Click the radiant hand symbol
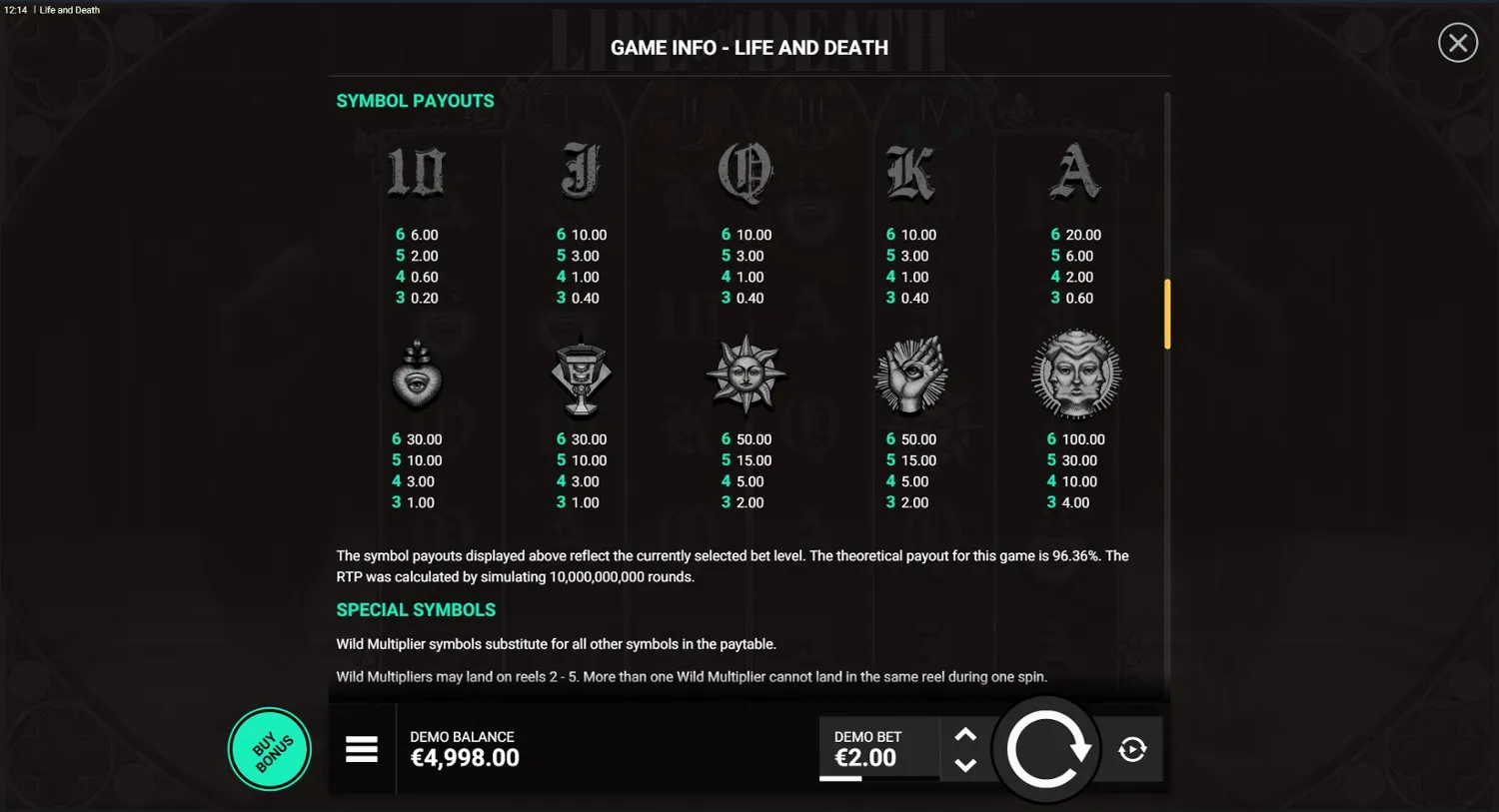This screenshot has width=1499, height=812. (x=909, y=375)
